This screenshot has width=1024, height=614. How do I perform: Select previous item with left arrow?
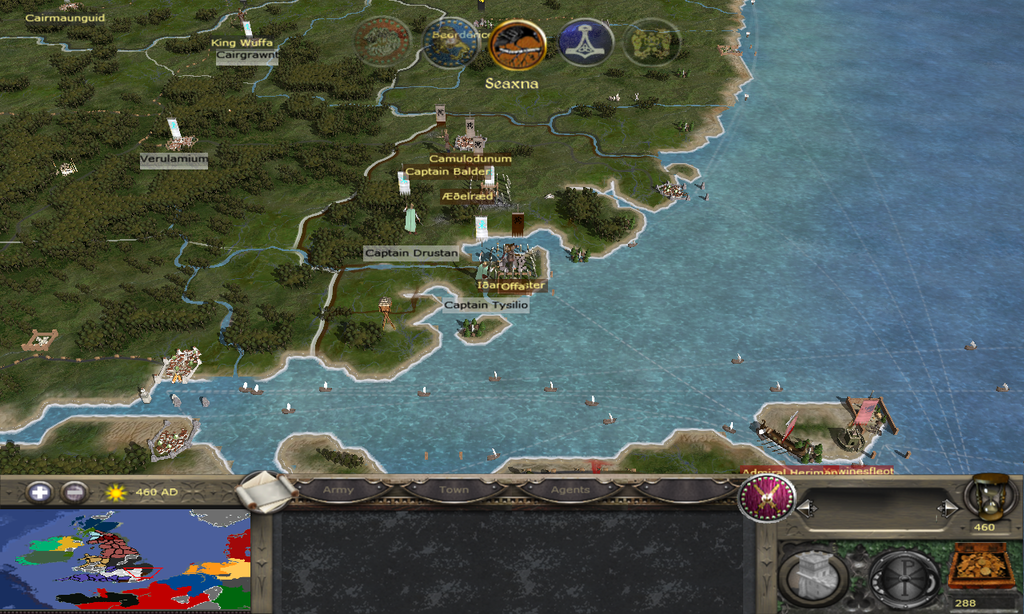click(x=804, y=509)
